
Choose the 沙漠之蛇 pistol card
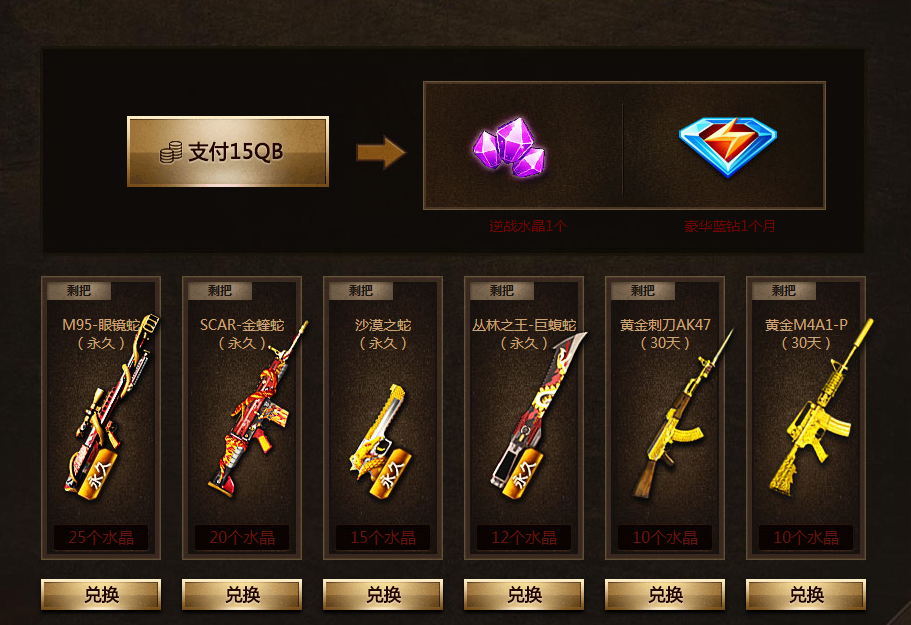click(383, 417)
